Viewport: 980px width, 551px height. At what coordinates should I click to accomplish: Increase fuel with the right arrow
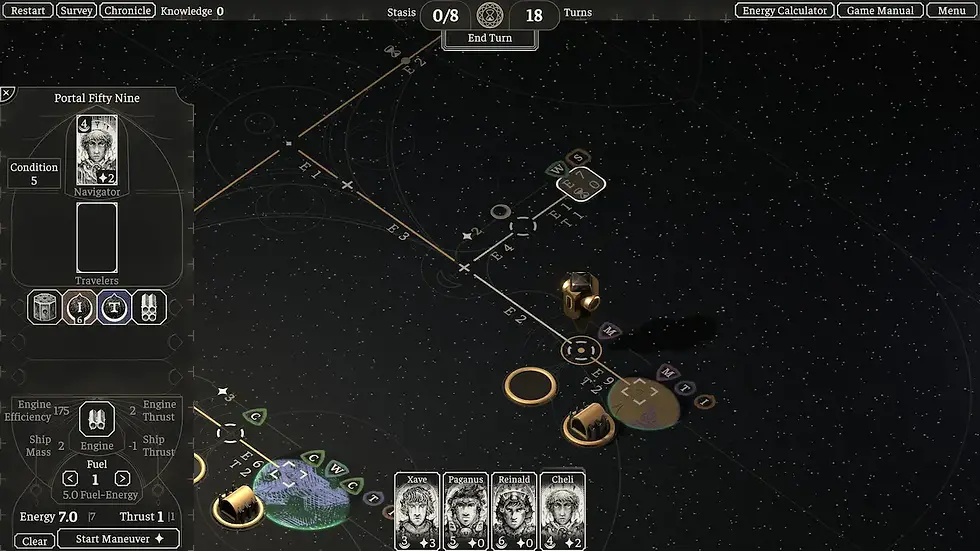[122, 479]
